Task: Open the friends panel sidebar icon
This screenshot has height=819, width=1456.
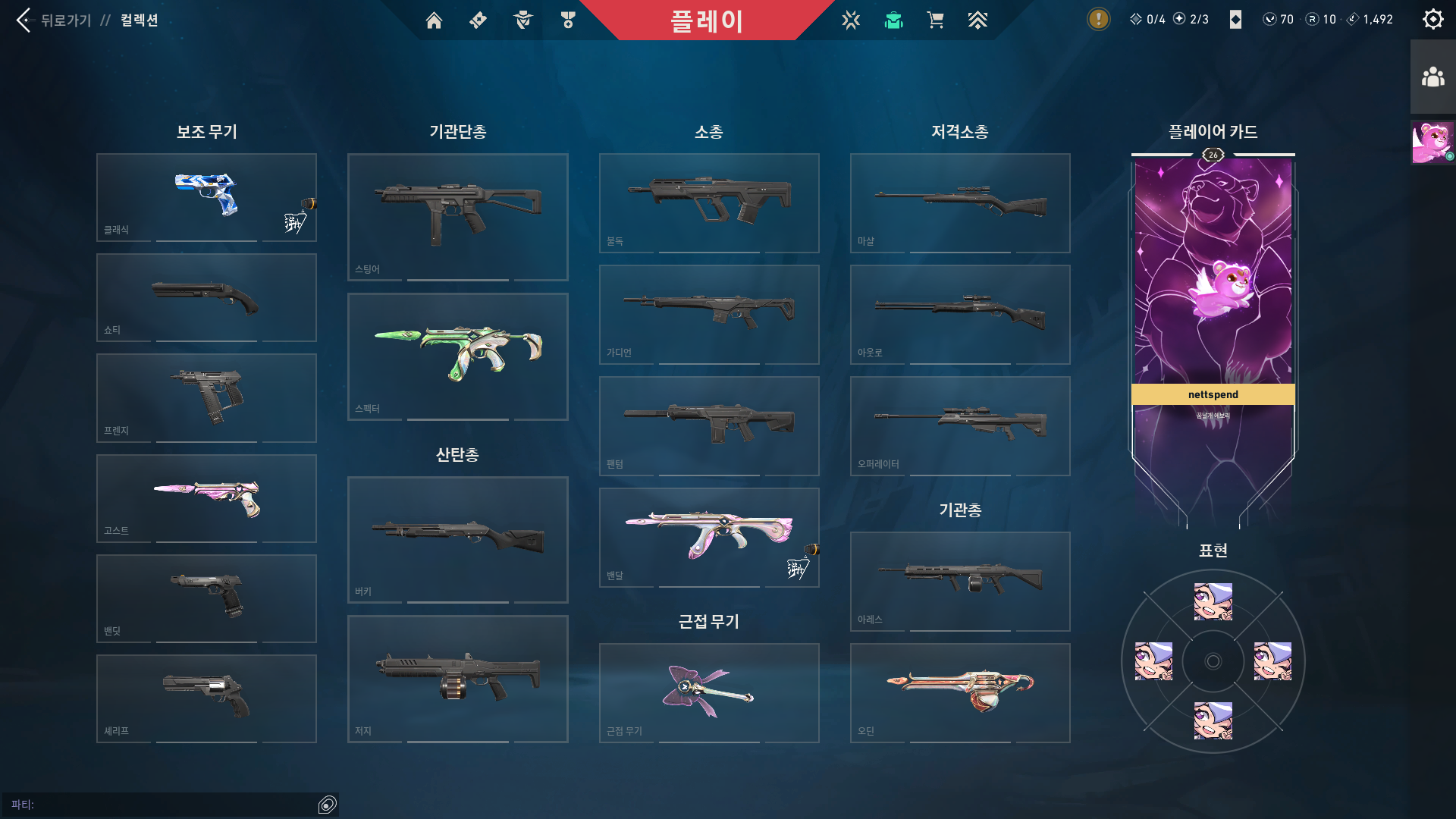Action: 1432,75
